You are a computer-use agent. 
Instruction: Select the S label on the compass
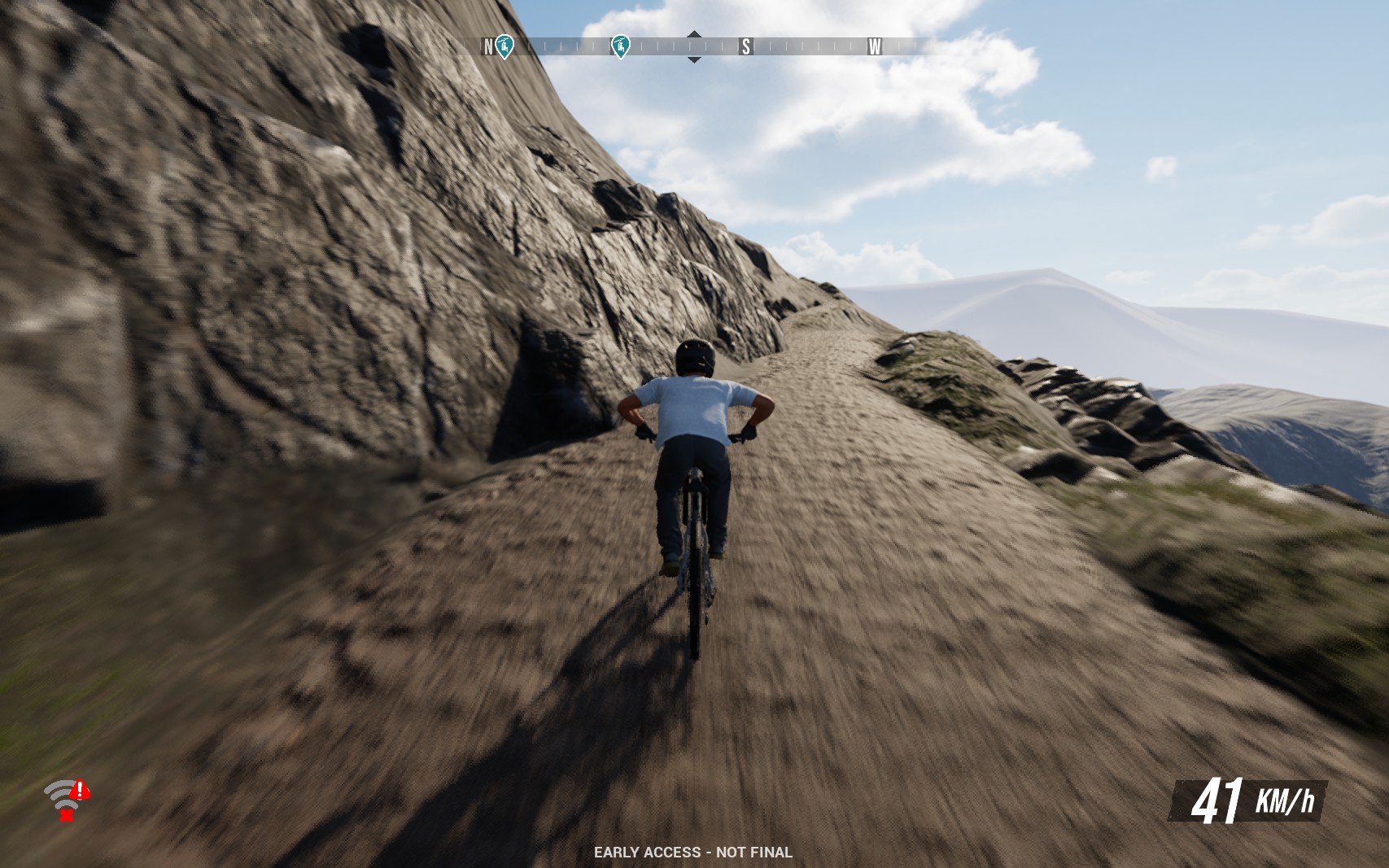745,46
